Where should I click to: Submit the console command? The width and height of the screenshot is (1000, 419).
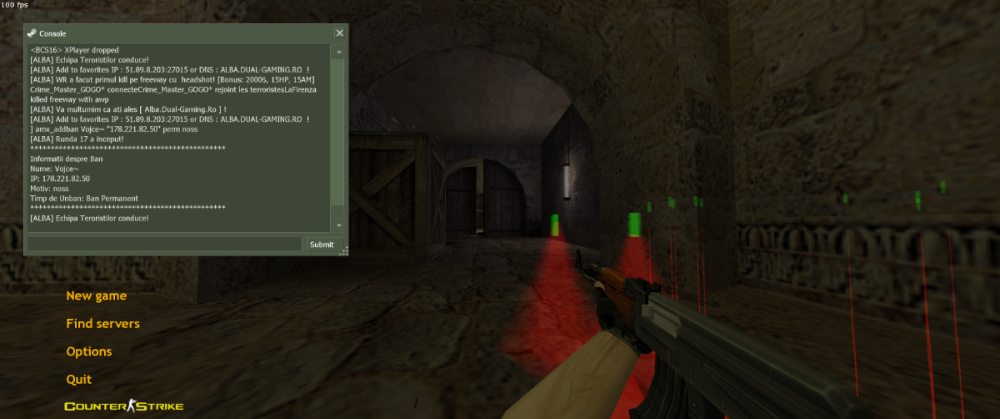click(x=322, y=244)
